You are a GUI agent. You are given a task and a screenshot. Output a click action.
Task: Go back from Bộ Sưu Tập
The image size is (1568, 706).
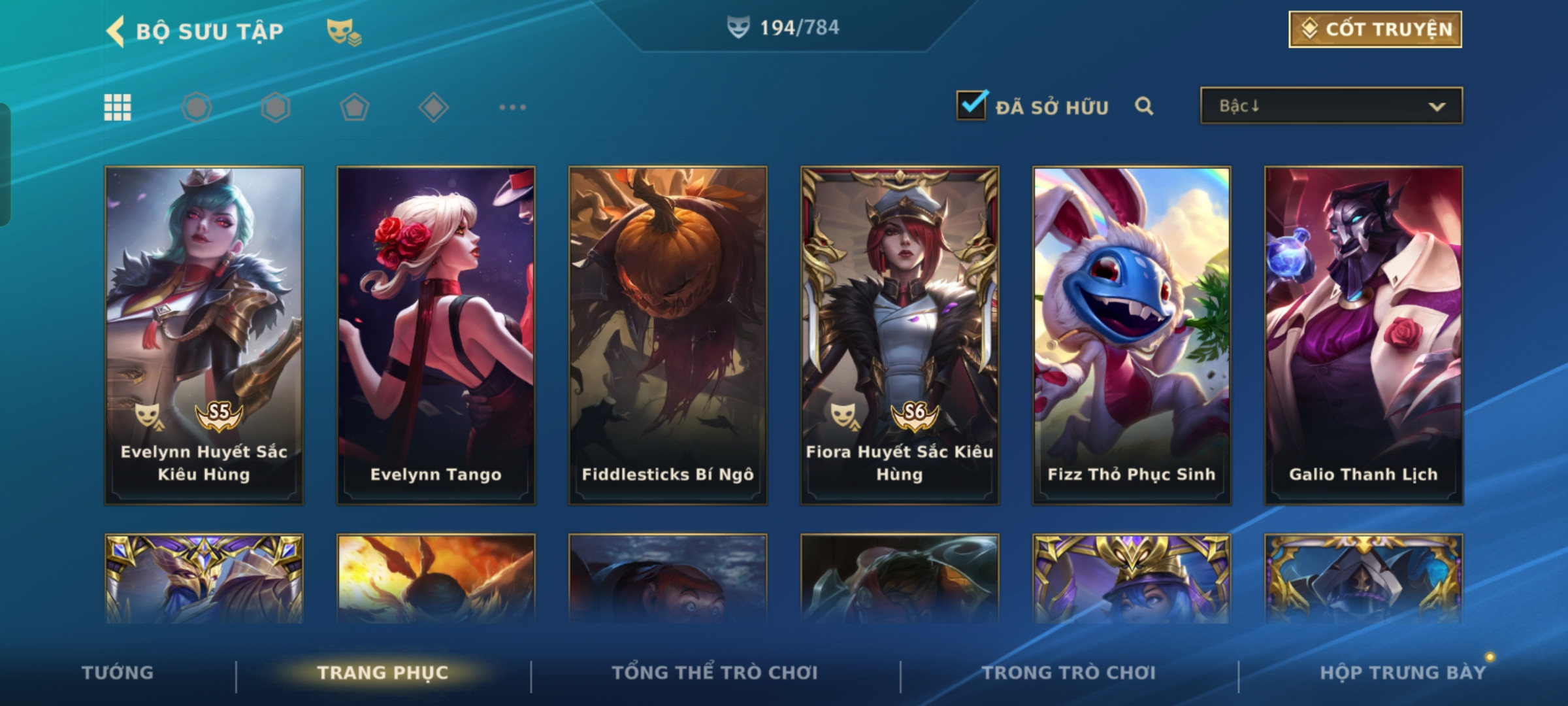(x=116, y=31)
